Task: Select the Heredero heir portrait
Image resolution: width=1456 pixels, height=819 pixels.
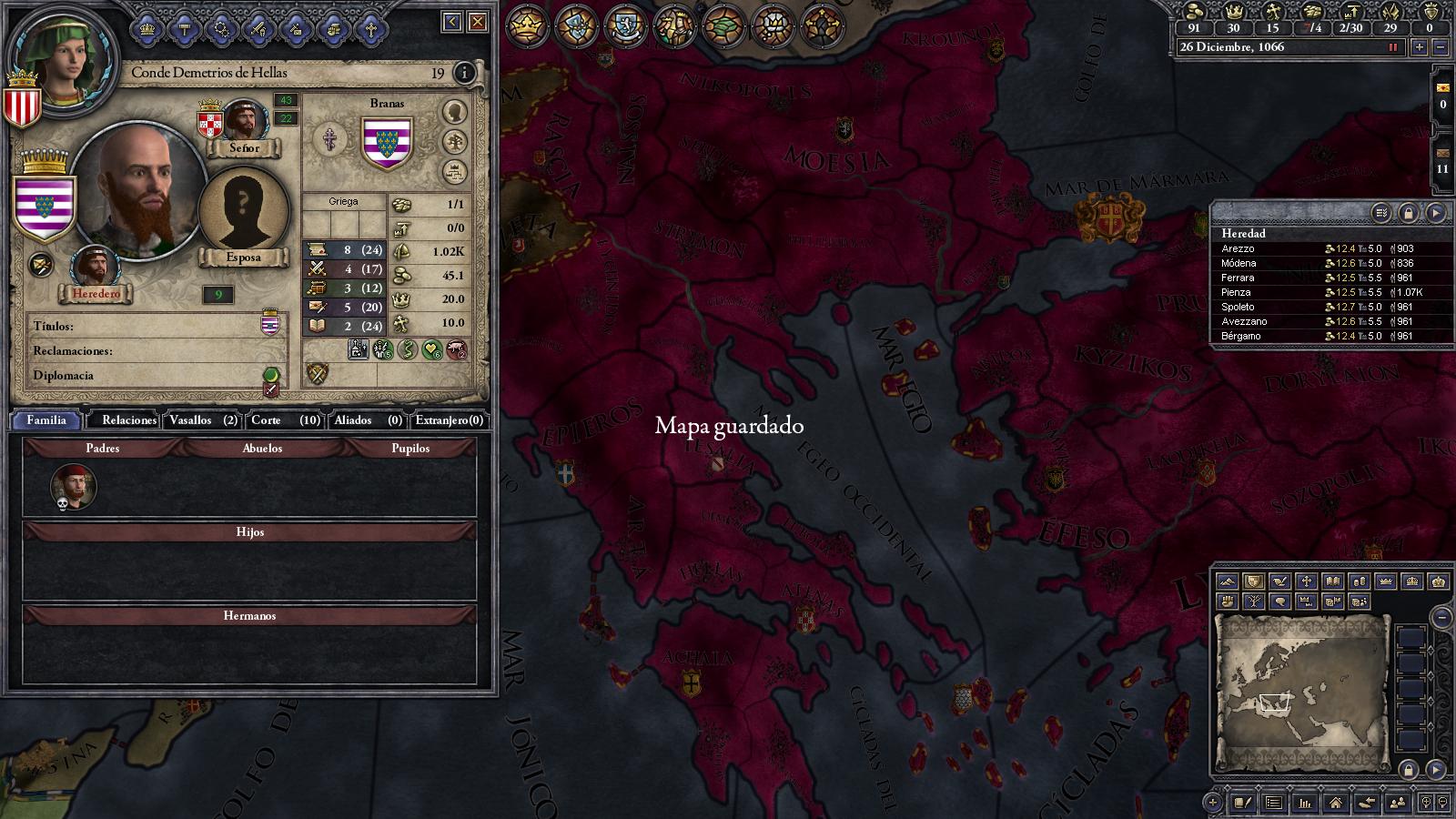Action: [x=94, y=267]
